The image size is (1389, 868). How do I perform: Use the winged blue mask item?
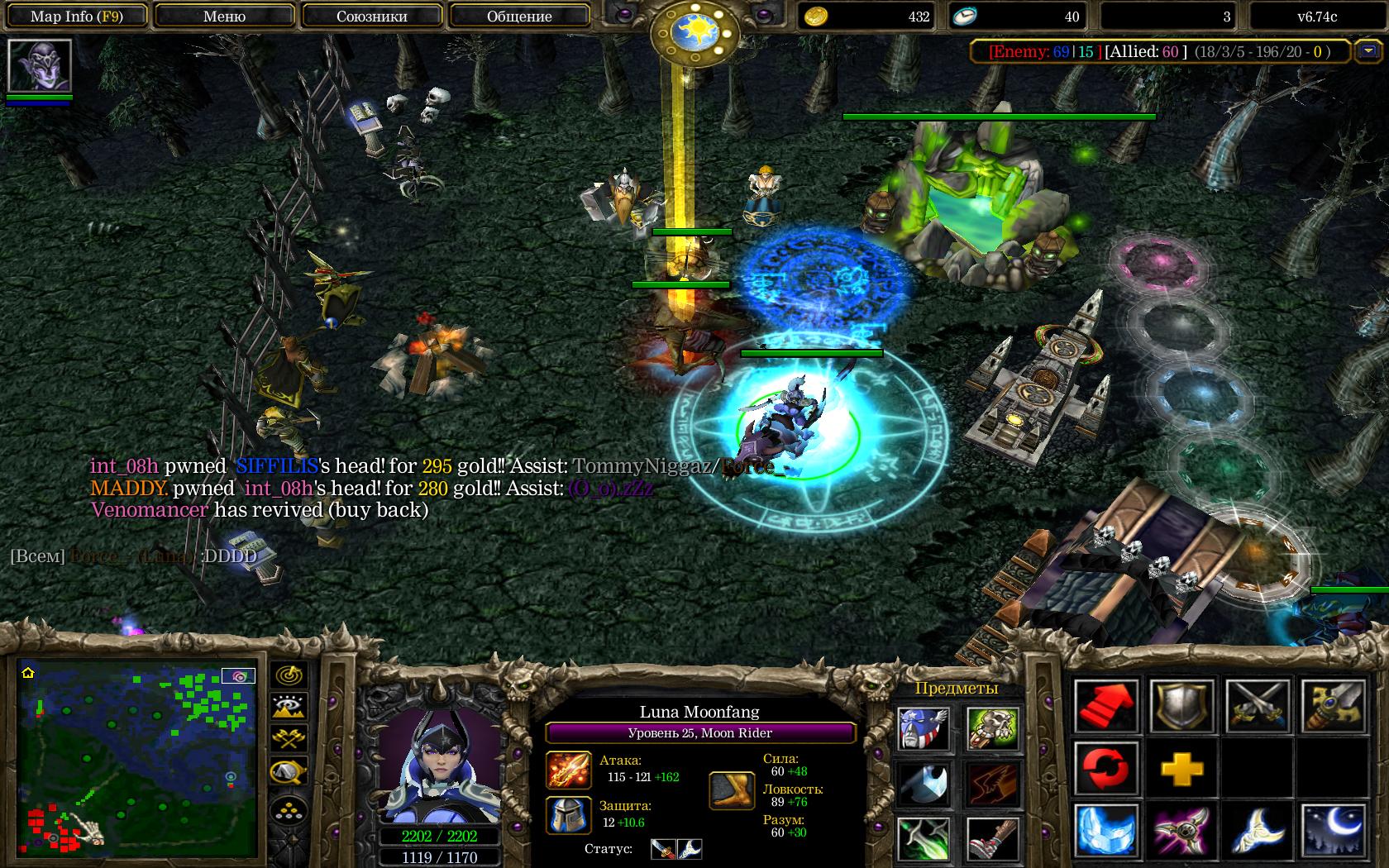click(924, 727)
